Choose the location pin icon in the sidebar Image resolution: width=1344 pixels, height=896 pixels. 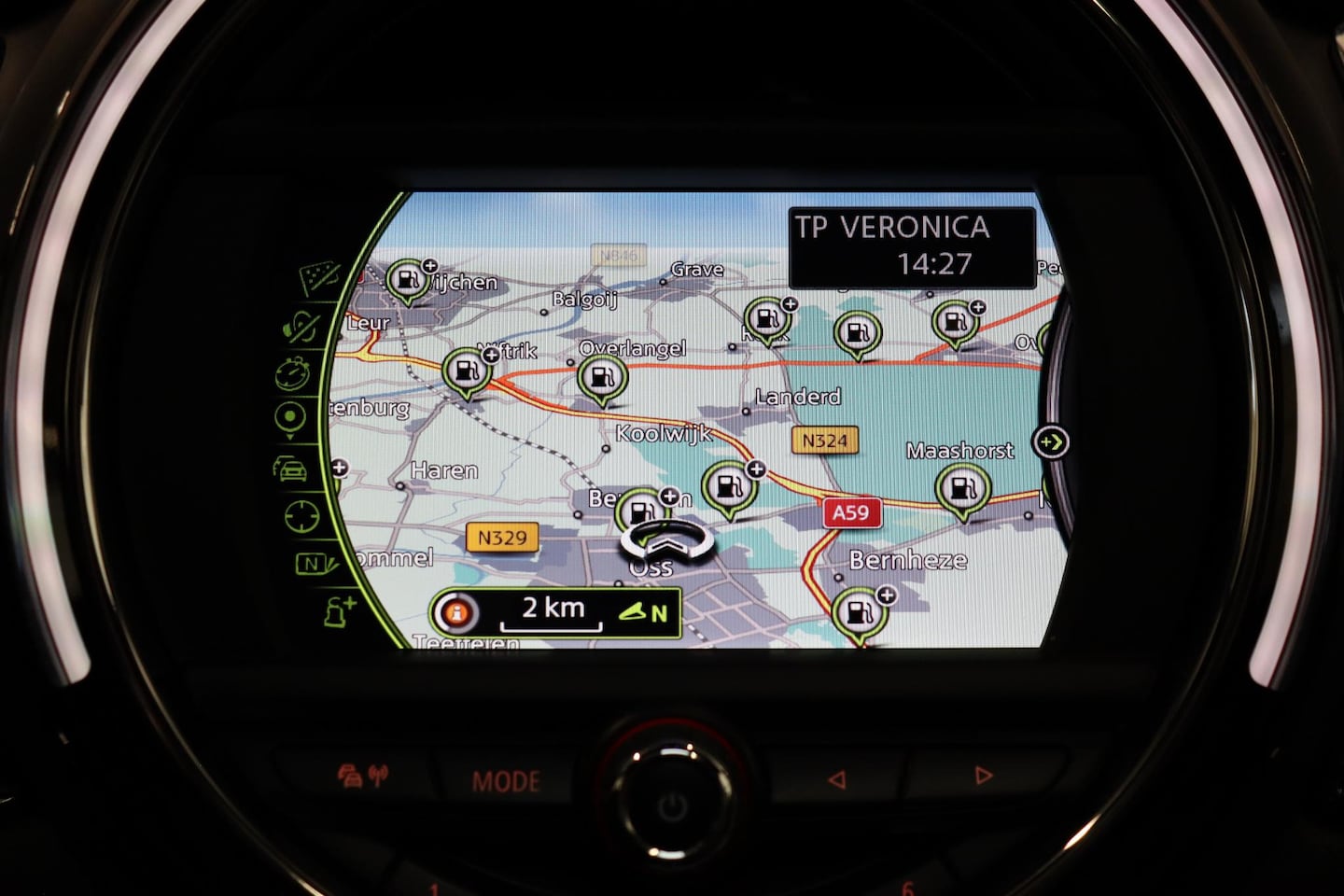[291, 419]
